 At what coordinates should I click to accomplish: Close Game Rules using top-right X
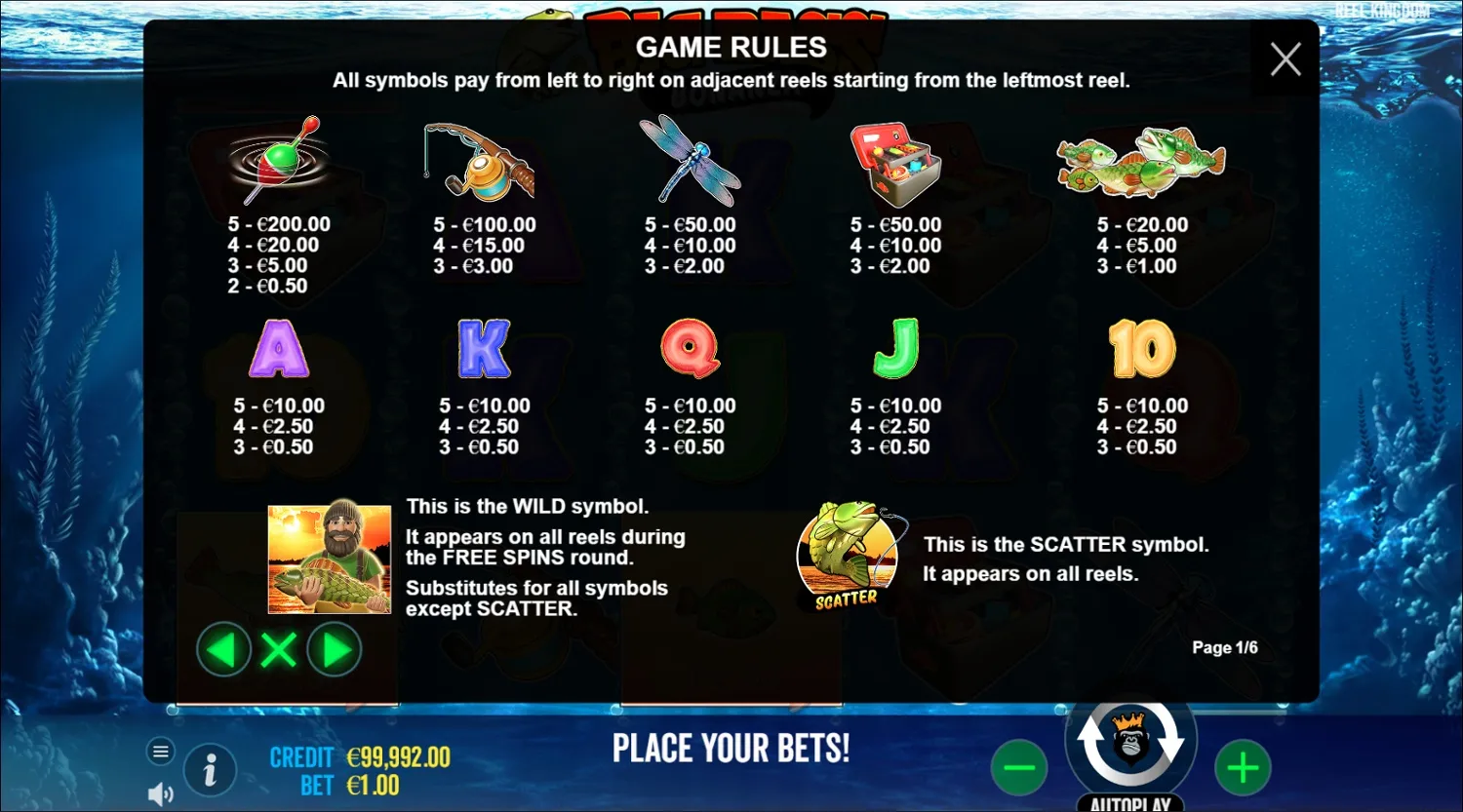click(x=1285, y=58)
